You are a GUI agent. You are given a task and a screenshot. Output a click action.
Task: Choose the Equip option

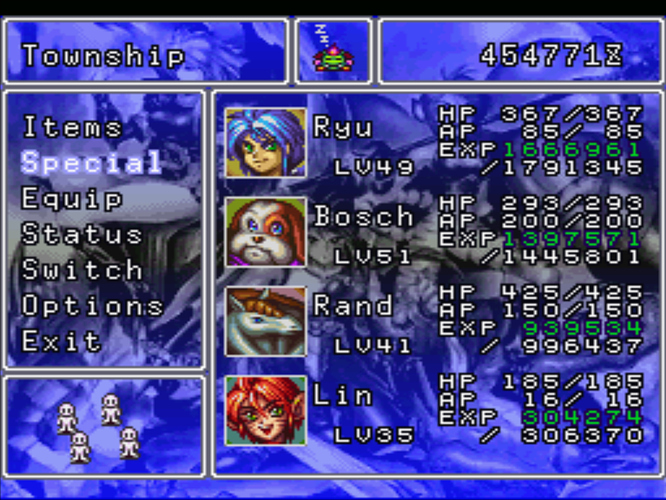(72, 198)
